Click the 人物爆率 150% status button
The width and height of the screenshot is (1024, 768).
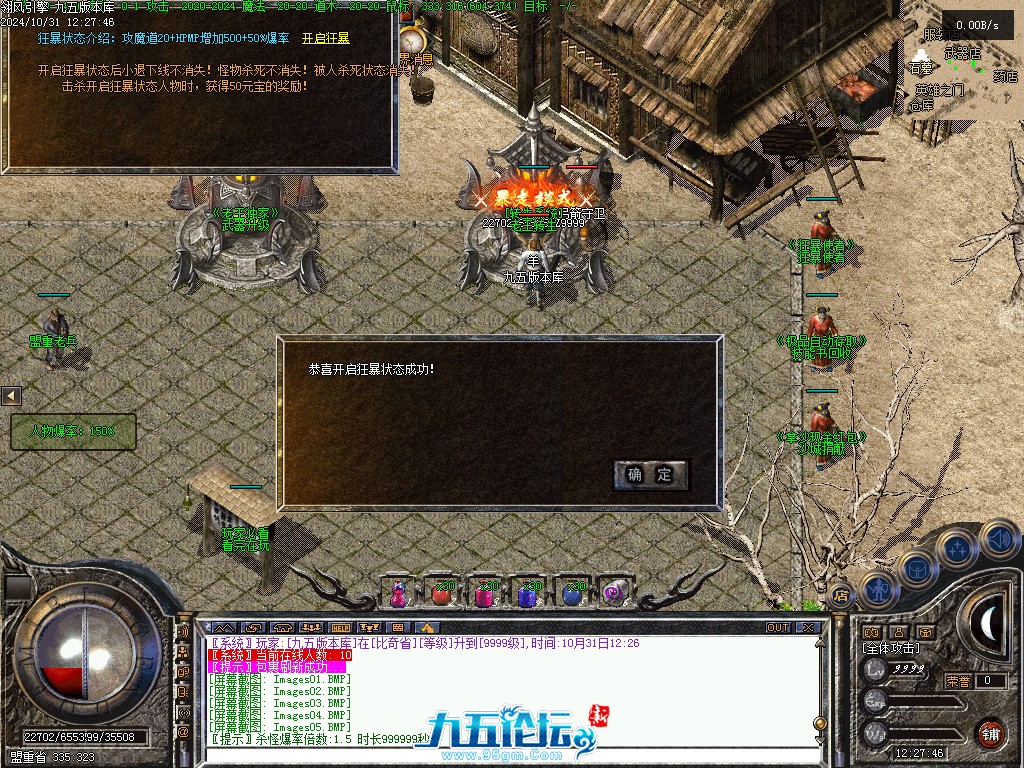[x=72, y=432]
